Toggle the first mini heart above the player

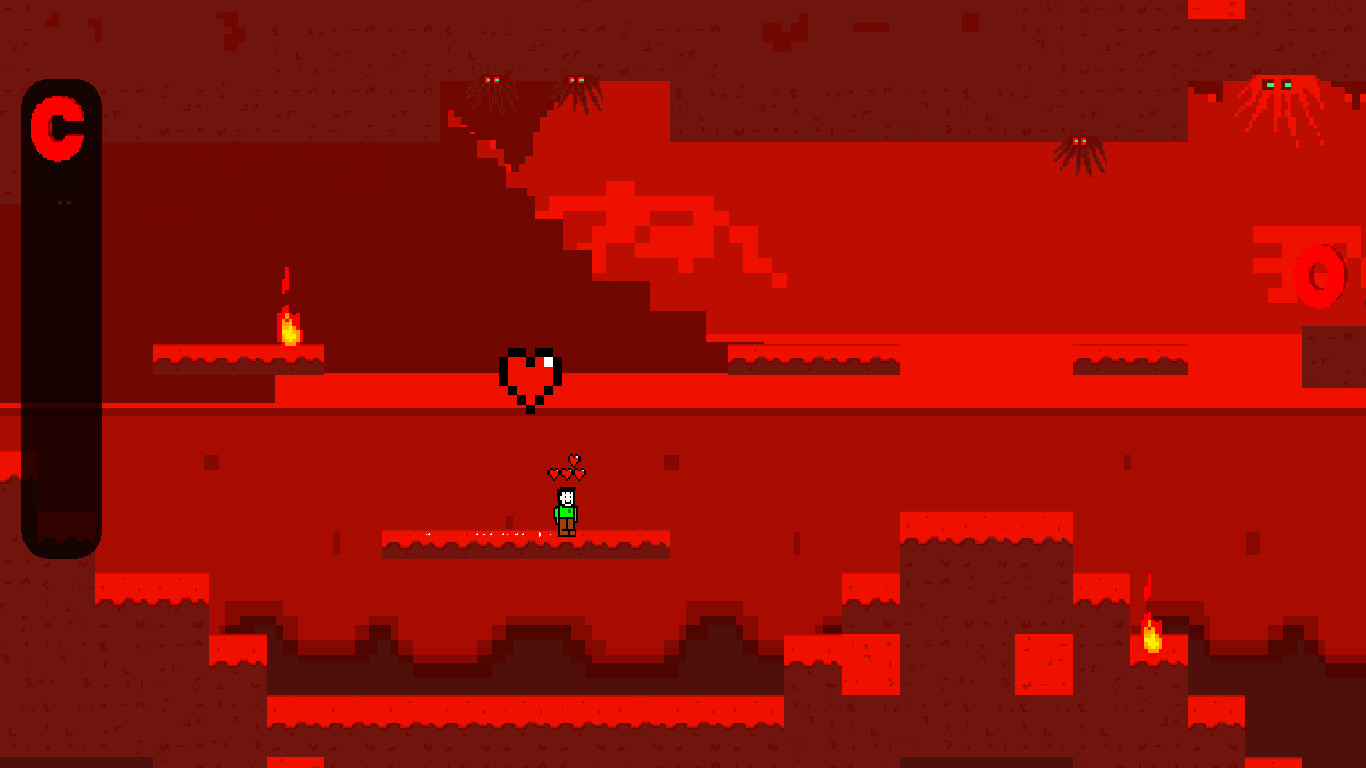pos(554,474)
